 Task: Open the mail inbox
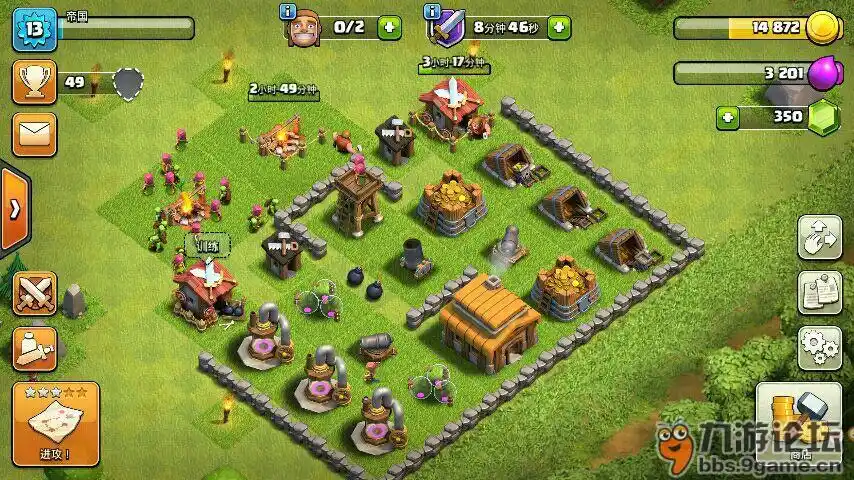(x=34, y=134)
